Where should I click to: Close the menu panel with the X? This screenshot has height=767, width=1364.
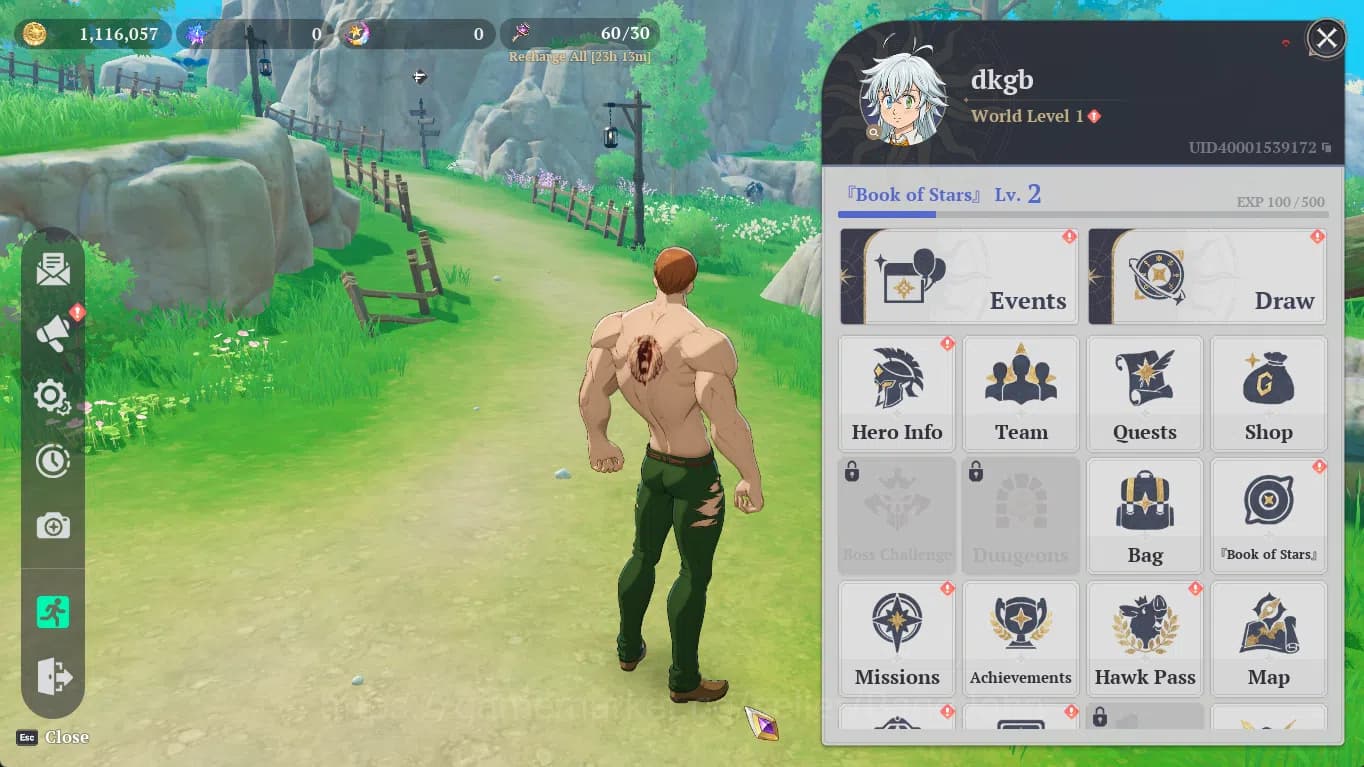[1326, 39]
